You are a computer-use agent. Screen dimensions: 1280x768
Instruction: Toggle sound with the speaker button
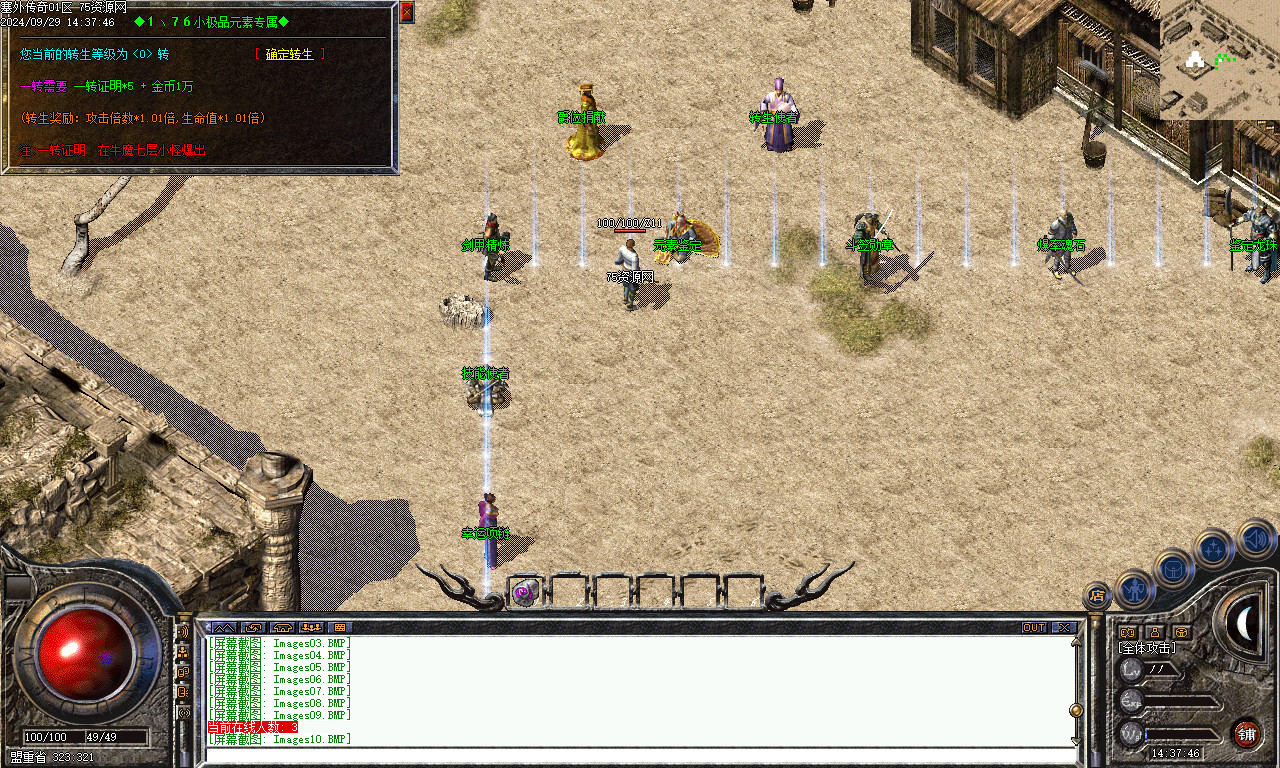click(x=1256, y=540)
